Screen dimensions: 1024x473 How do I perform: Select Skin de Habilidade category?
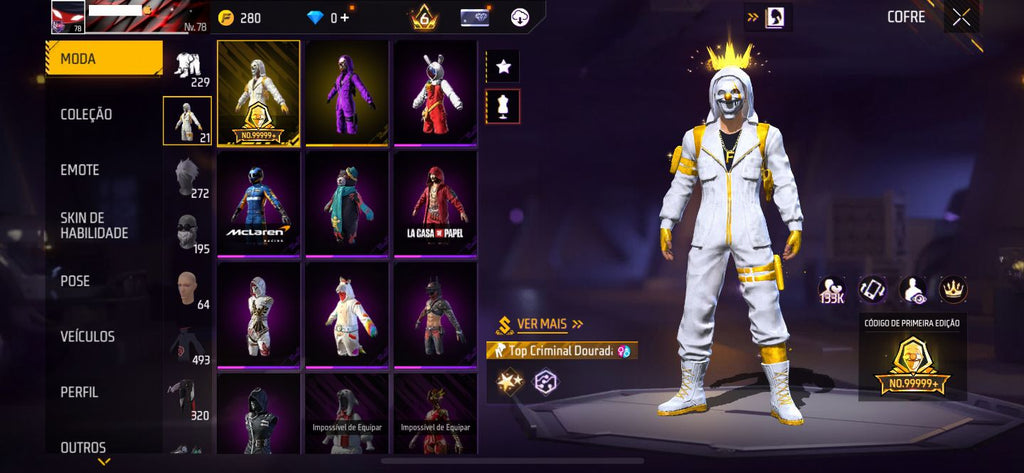point(94,225)
